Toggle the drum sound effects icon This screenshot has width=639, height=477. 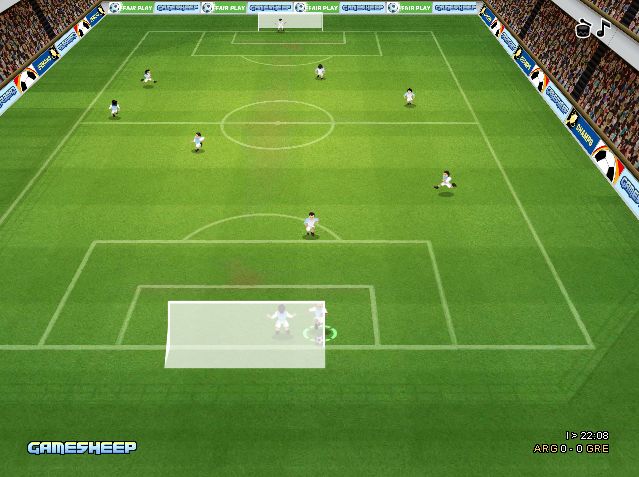click(585, 29)
